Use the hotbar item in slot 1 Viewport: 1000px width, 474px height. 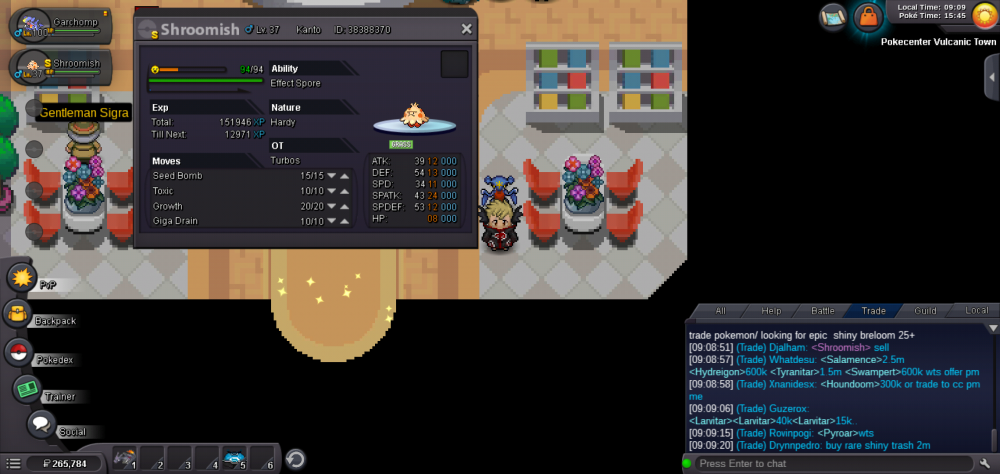point(126,459)
